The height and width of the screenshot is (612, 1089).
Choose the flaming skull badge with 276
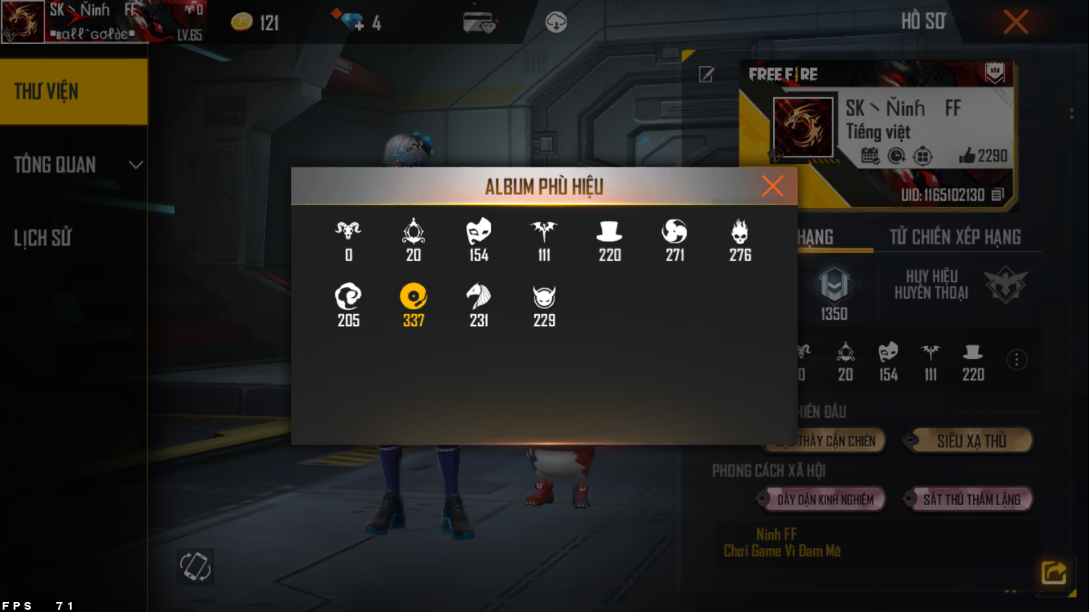740,232
